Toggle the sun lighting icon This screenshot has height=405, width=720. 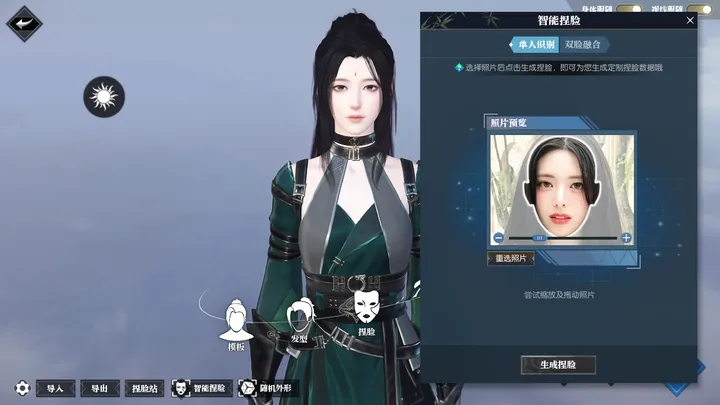click(x=103, y=97)
